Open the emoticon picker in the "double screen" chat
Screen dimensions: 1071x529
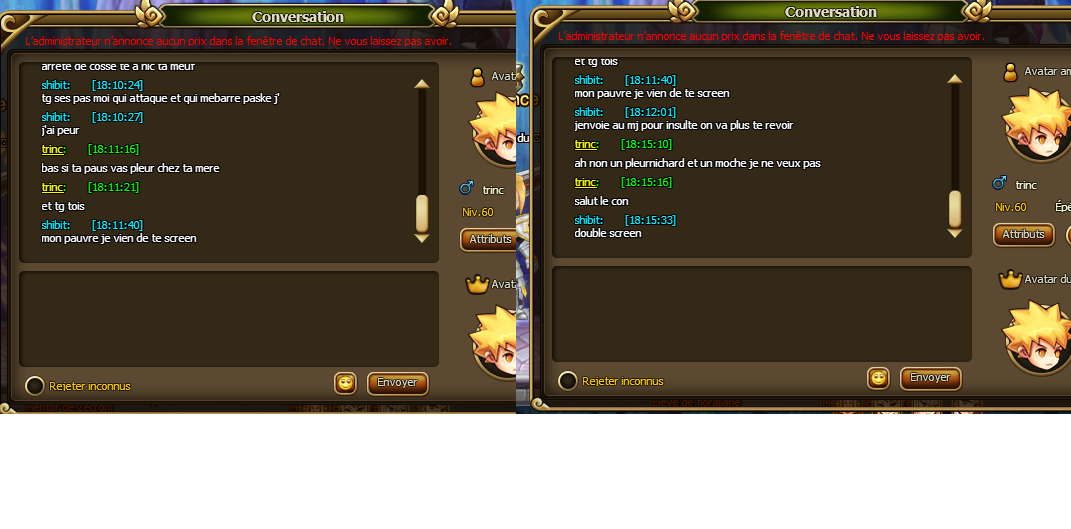pos(878,378)
